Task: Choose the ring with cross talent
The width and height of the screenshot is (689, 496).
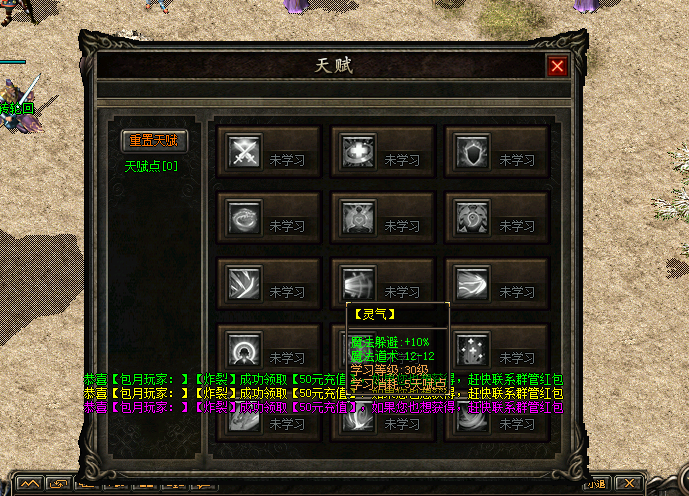Action: [x=357, y=152]
